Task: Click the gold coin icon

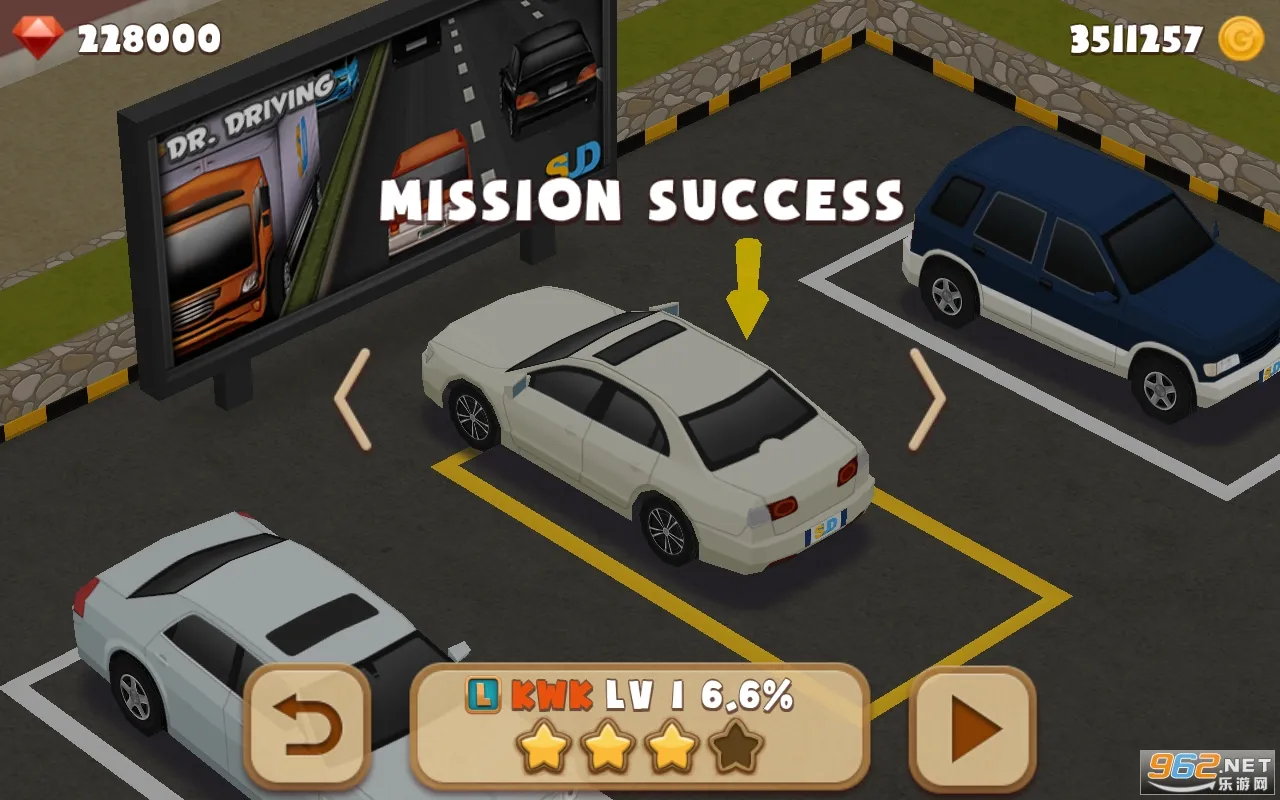Action: point(1241,39)
